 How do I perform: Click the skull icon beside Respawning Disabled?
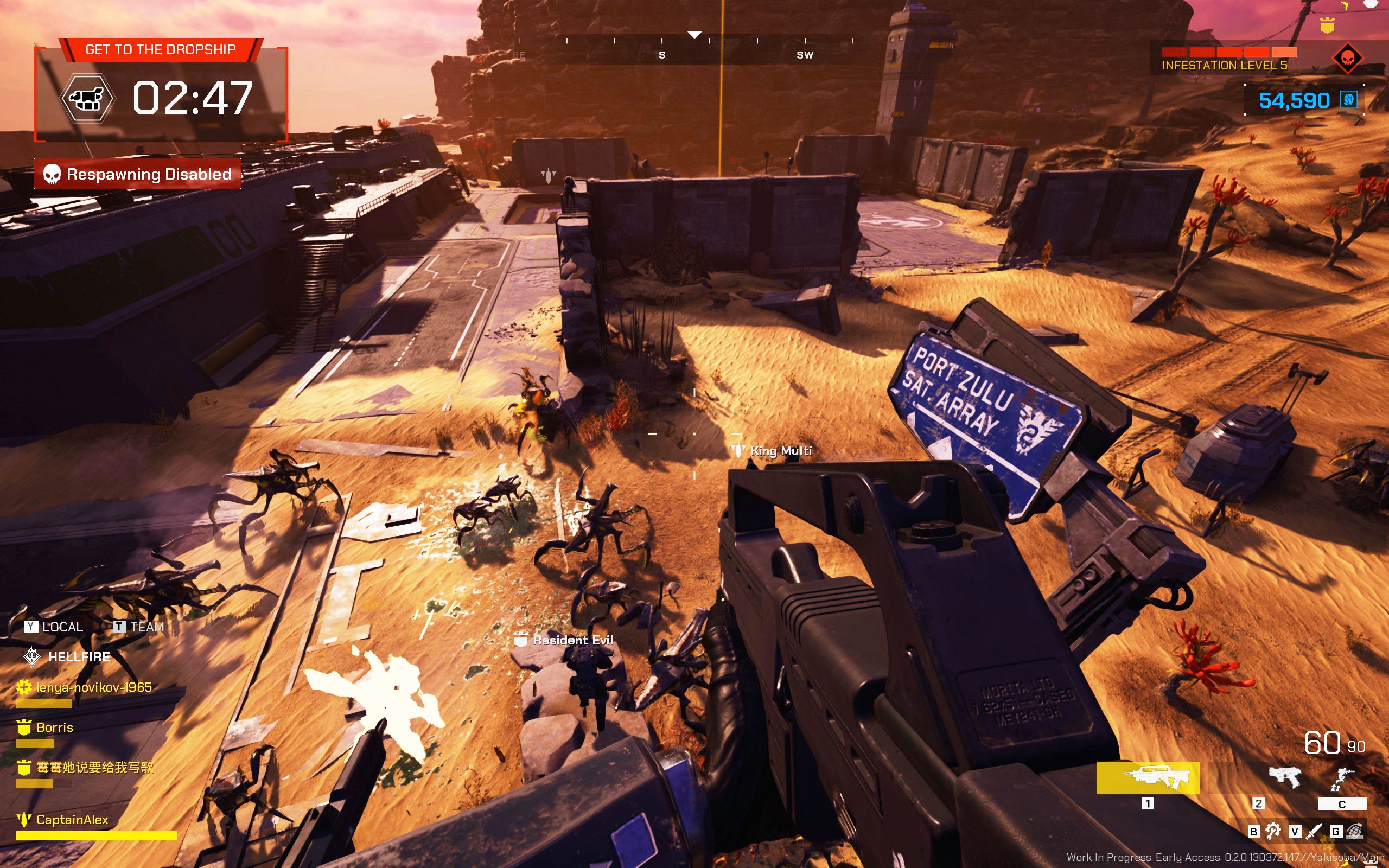[52, 174]
